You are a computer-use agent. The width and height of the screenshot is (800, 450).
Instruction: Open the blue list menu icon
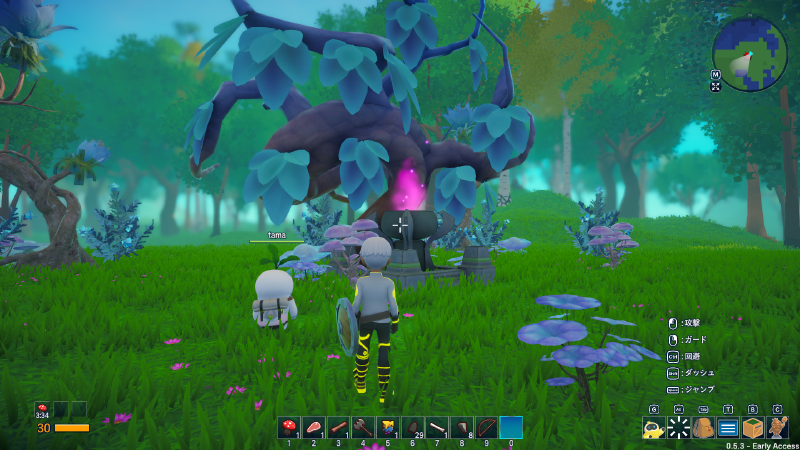728,429
